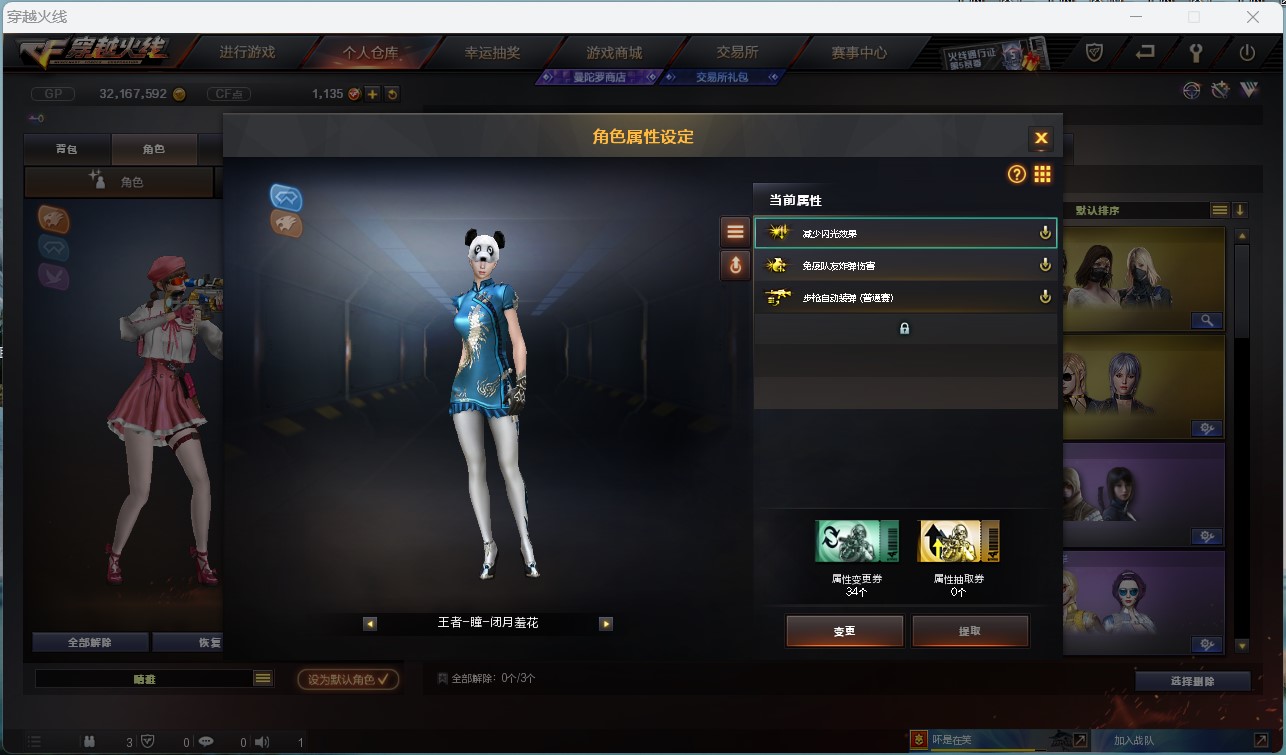This screenshot has width=1286, height=755.
Task: Switch to next character with right arrow
Action: click(x=605, y=623)
